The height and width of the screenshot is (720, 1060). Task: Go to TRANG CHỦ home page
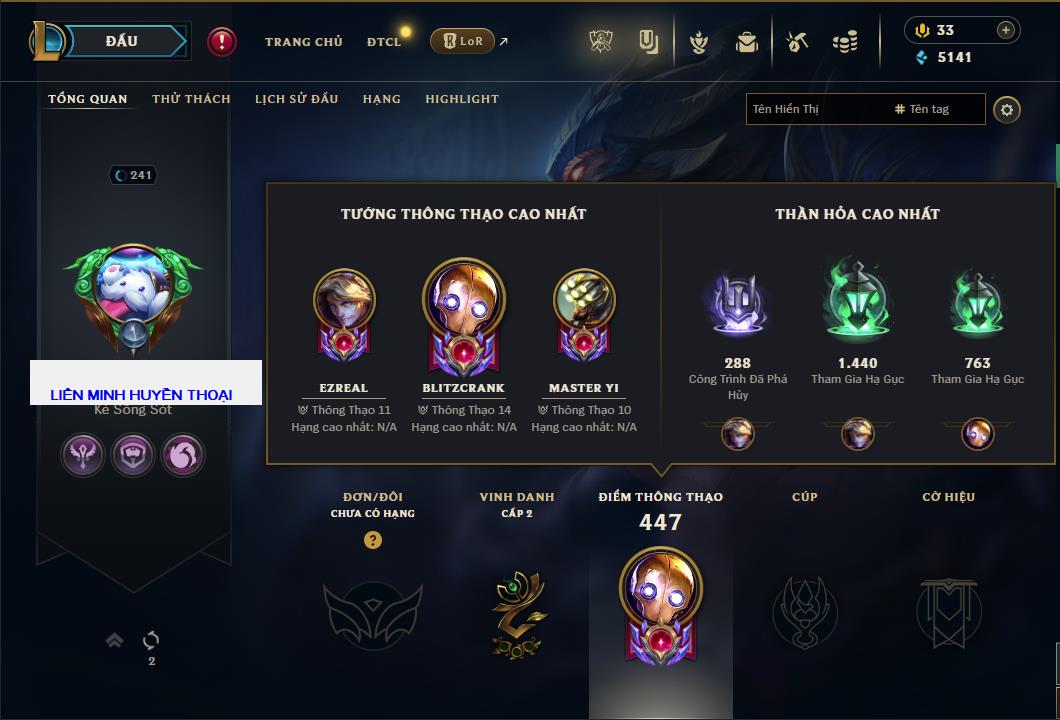click(x=303, y=42)
